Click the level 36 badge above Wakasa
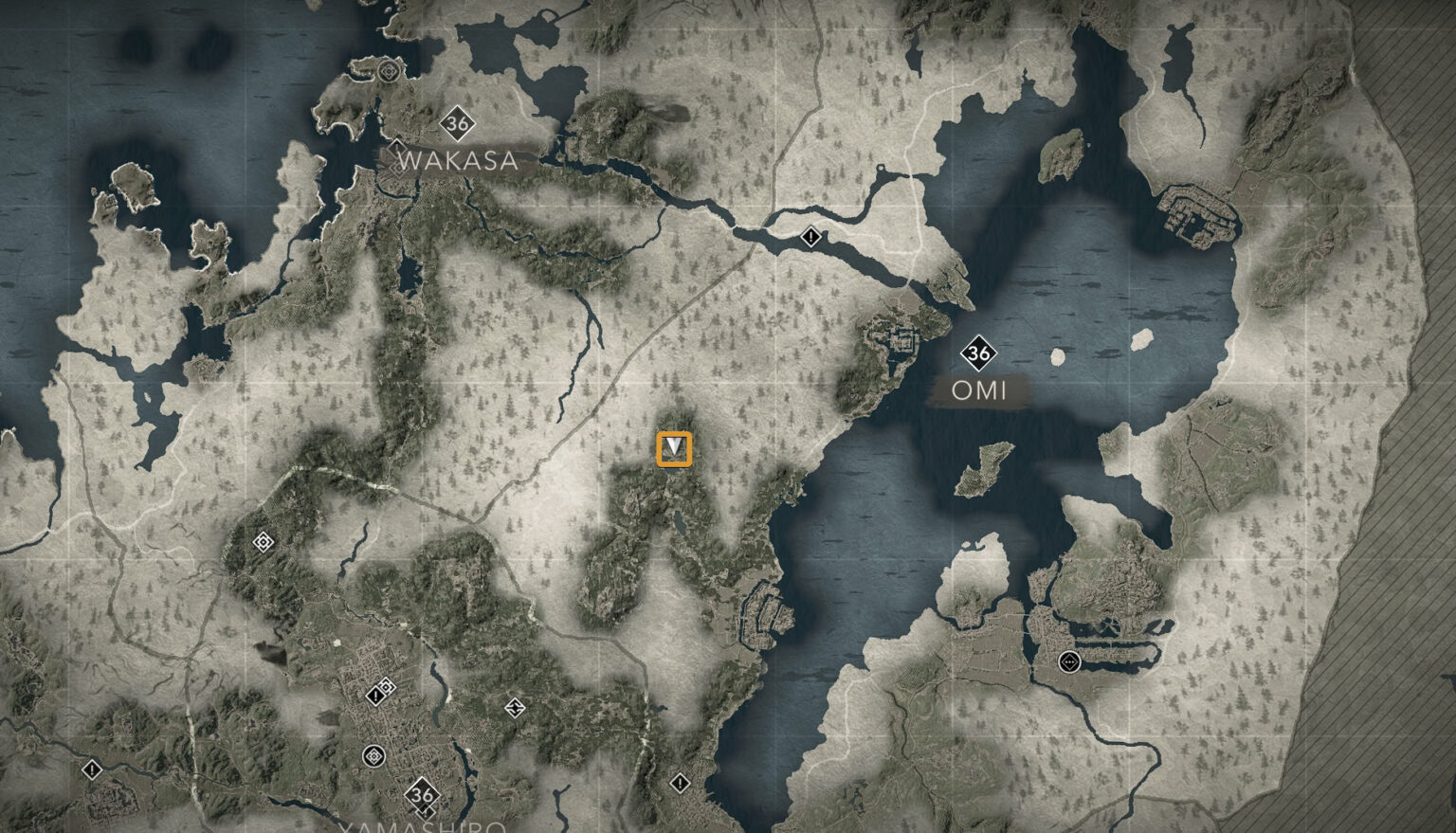Viewport: 1456px width, 833px height. (457, 121)
